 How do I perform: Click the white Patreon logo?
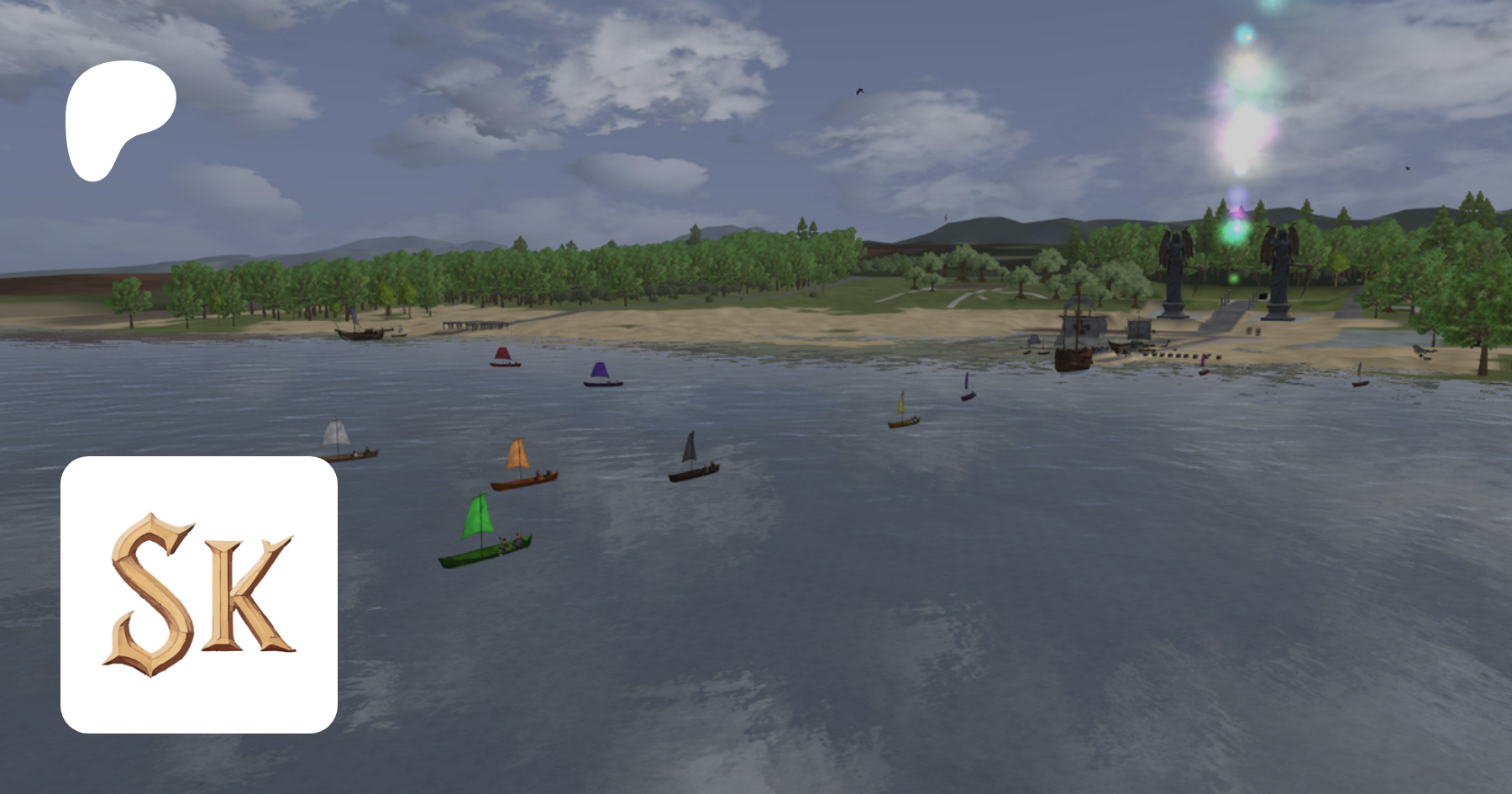[x=118, y=118]
